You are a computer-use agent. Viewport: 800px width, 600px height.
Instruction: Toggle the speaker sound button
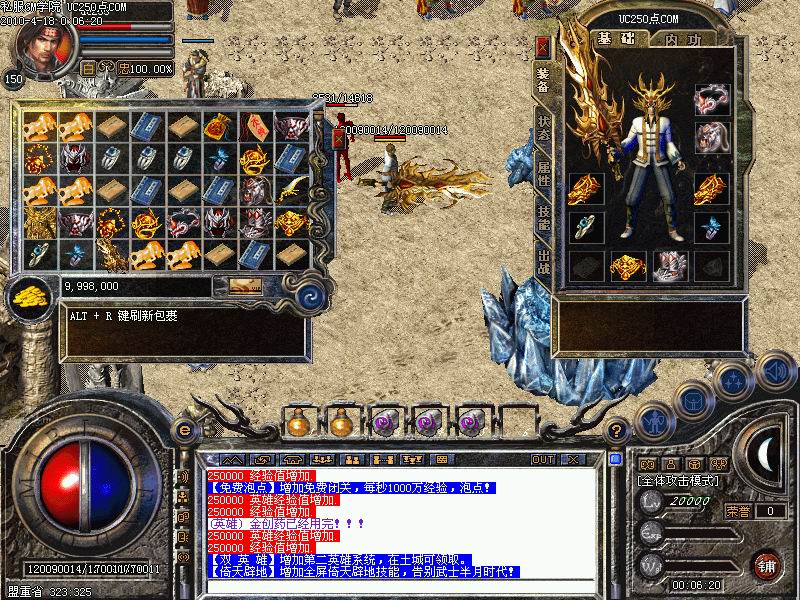(x=774, y=371)
